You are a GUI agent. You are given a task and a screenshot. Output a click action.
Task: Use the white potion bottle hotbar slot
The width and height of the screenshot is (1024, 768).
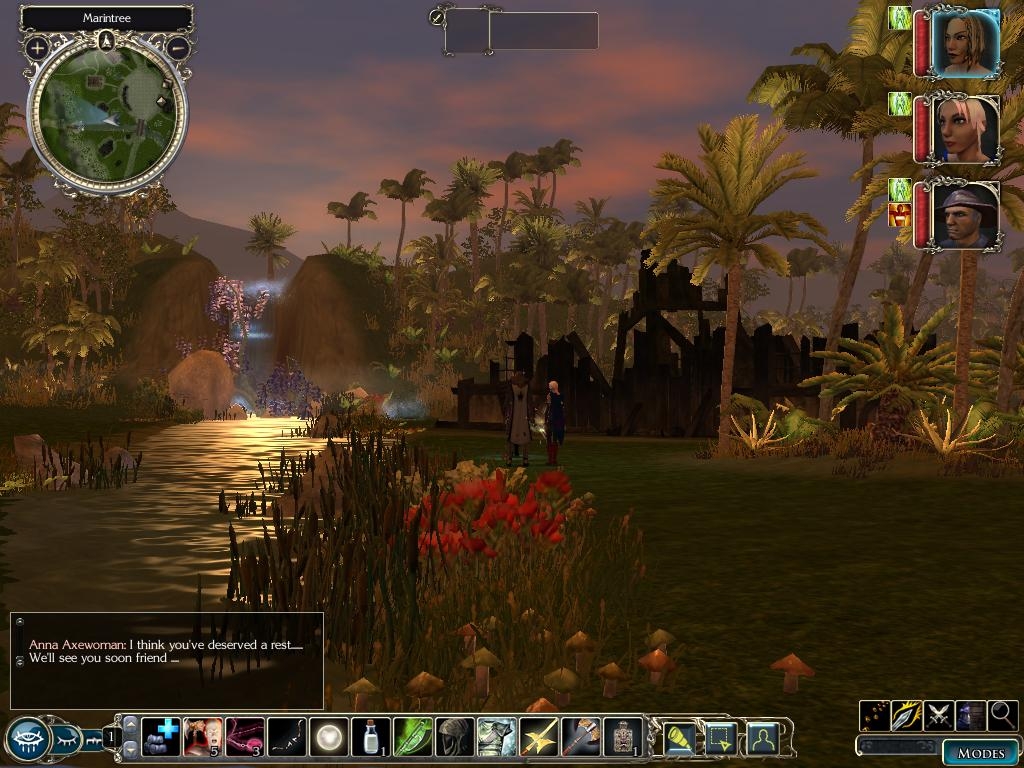[x=371, y=737]
